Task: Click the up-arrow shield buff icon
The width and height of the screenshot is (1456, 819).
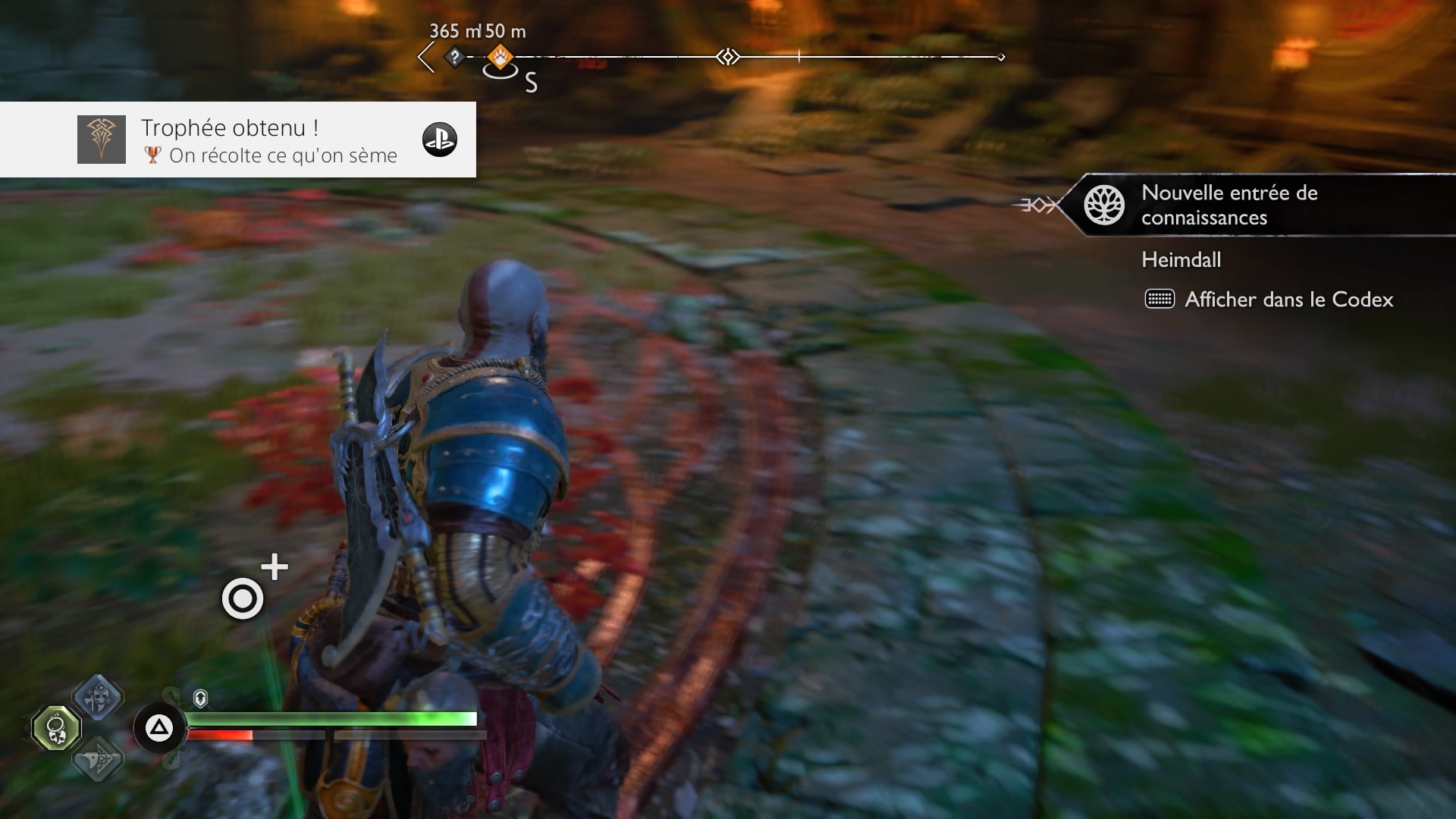Action: tap(200, 698)
